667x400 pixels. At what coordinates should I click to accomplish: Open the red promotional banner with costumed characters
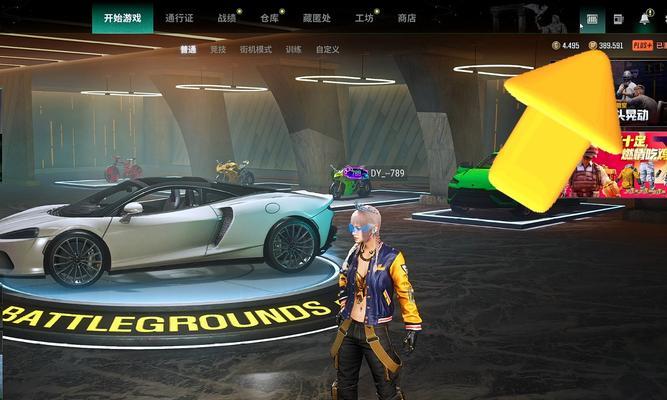pos(618,165)
